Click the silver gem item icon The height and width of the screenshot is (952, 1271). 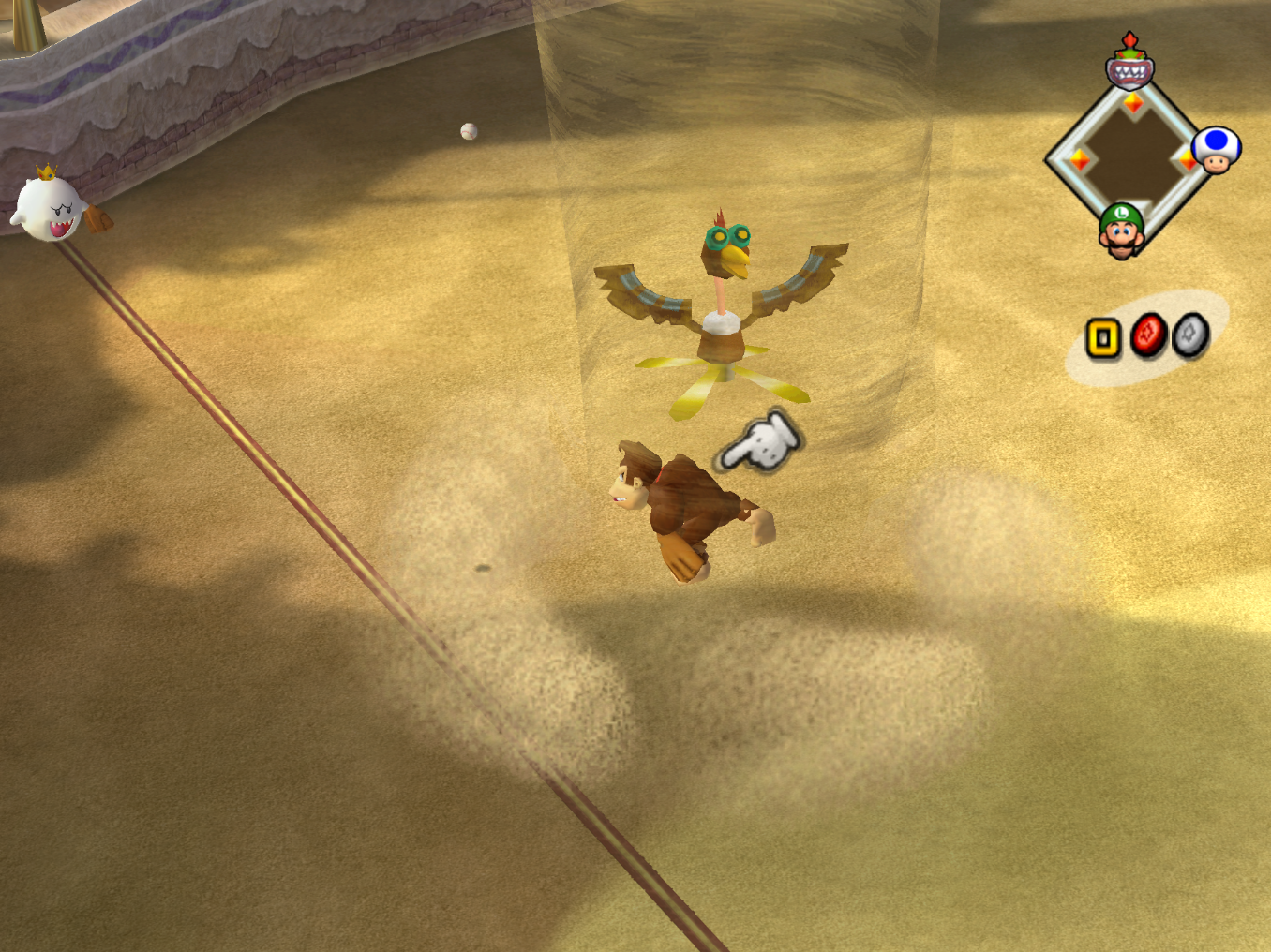click(x=1191, y=334)
